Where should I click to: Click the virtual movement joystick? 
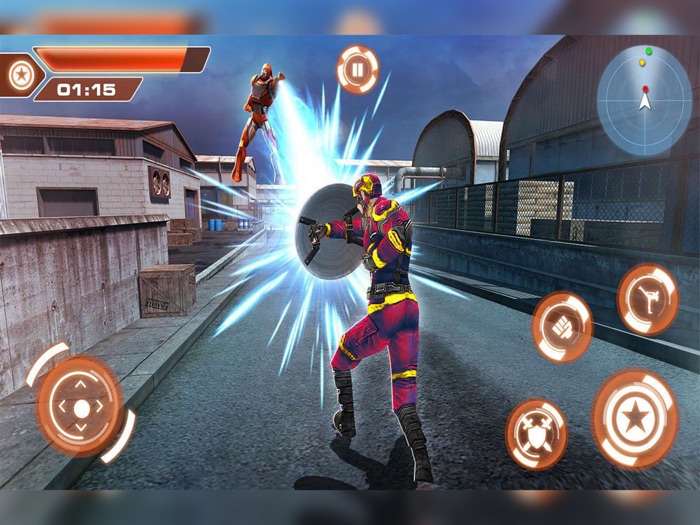(x=80, y=406)
